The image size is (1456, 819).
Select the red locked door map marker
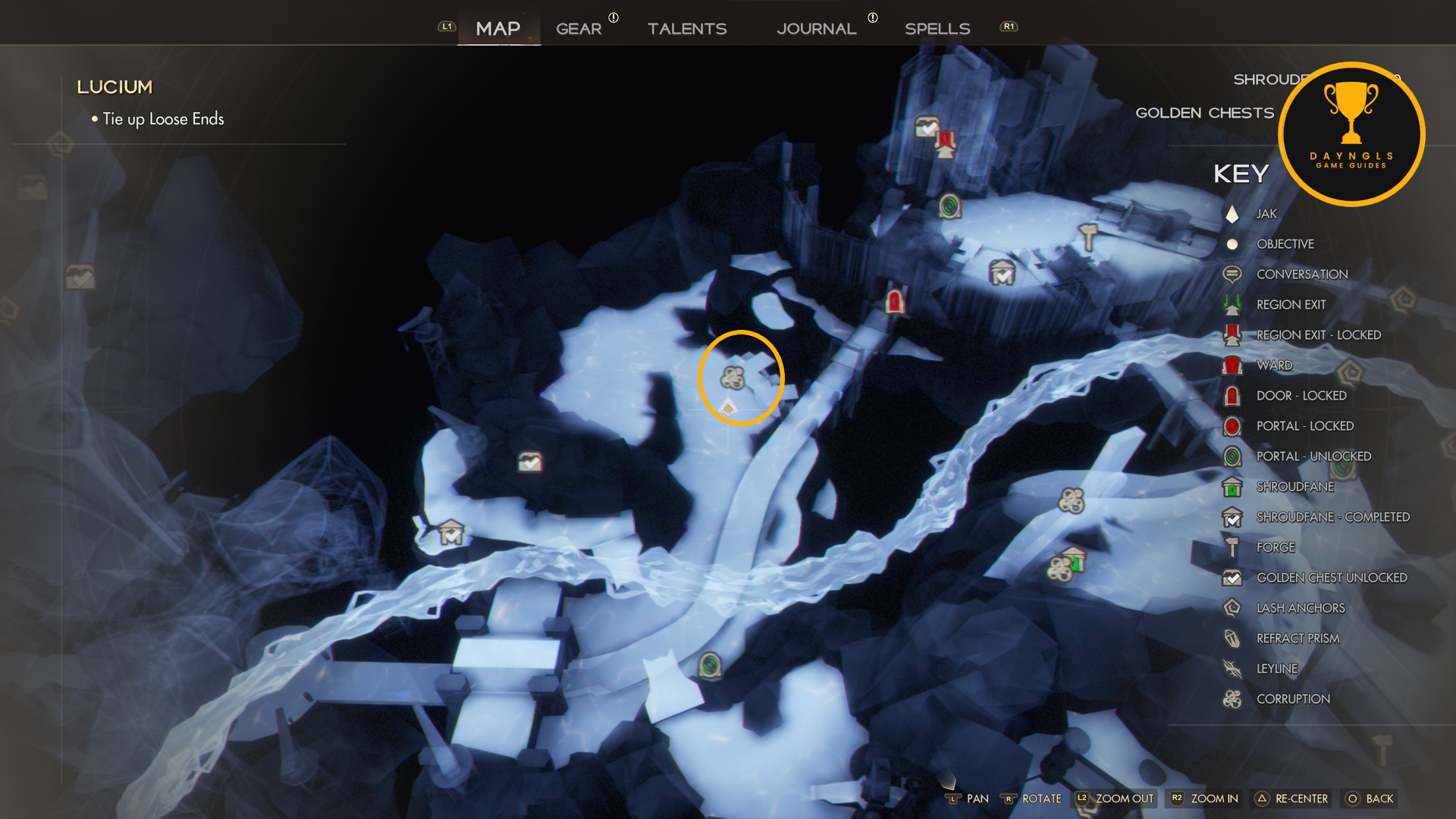click(895, 301)
